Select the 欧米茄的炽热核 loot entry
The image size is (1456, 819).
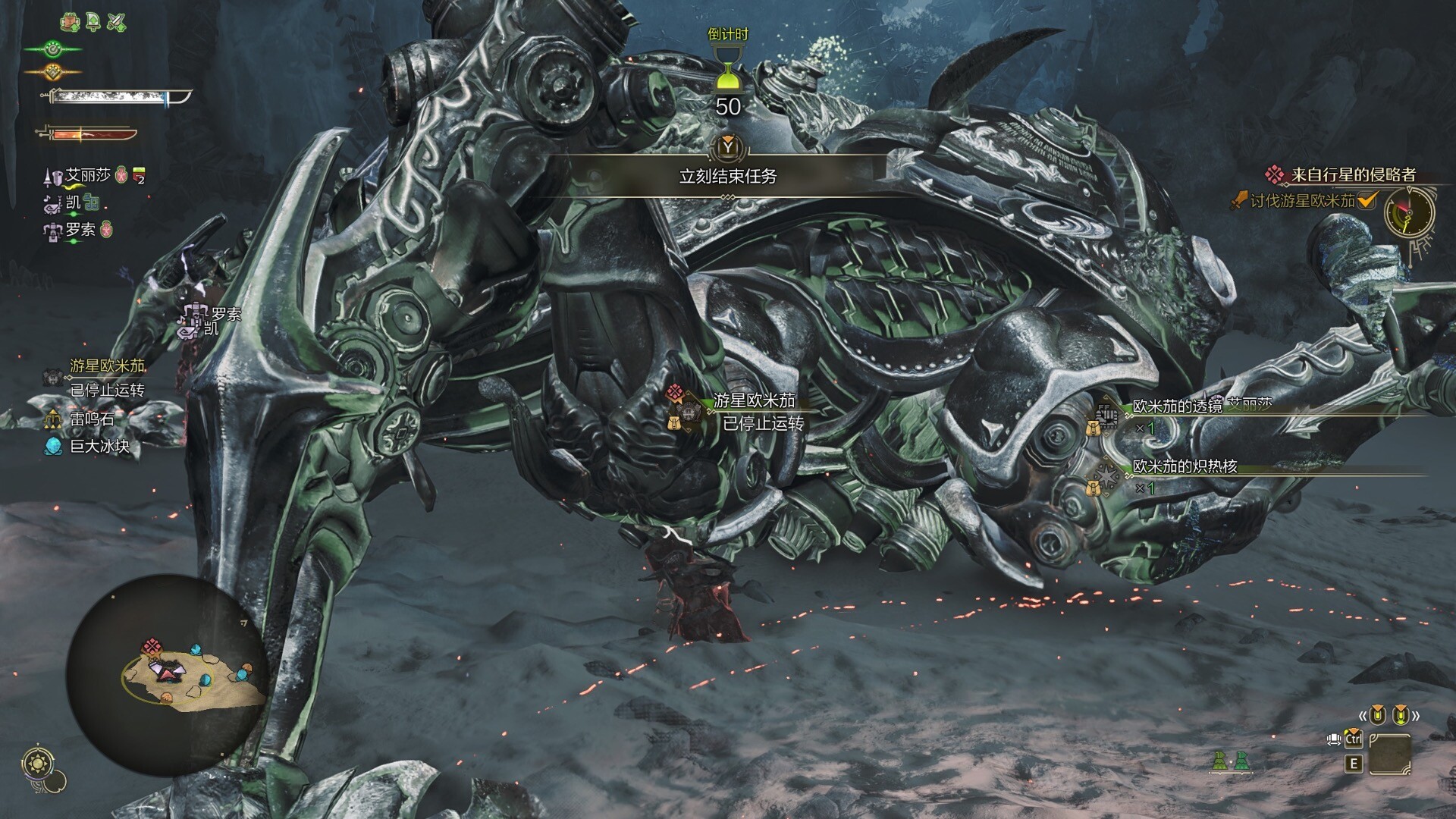(1185, 467)
